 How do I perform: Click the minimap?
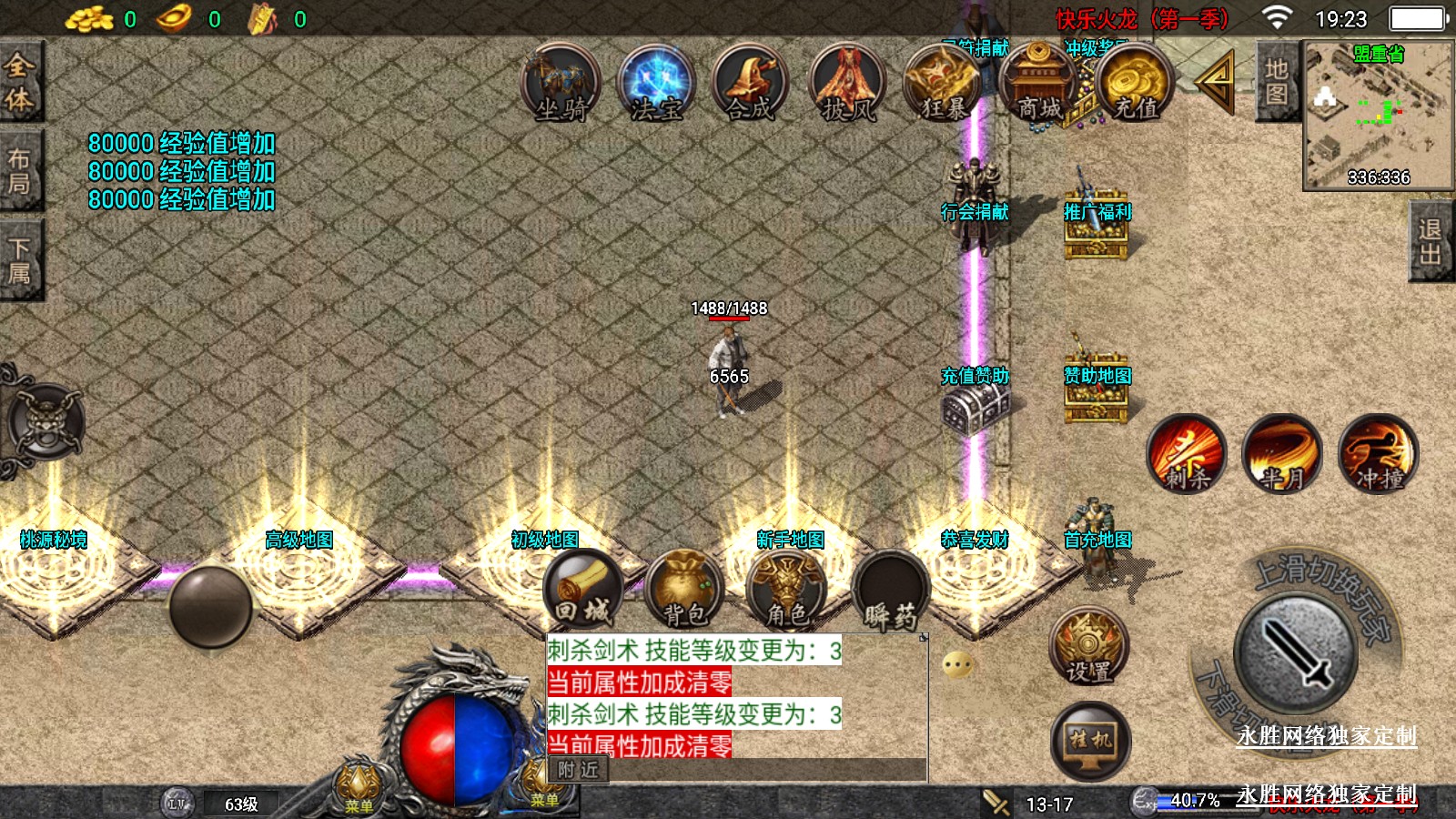point(1378,115)
